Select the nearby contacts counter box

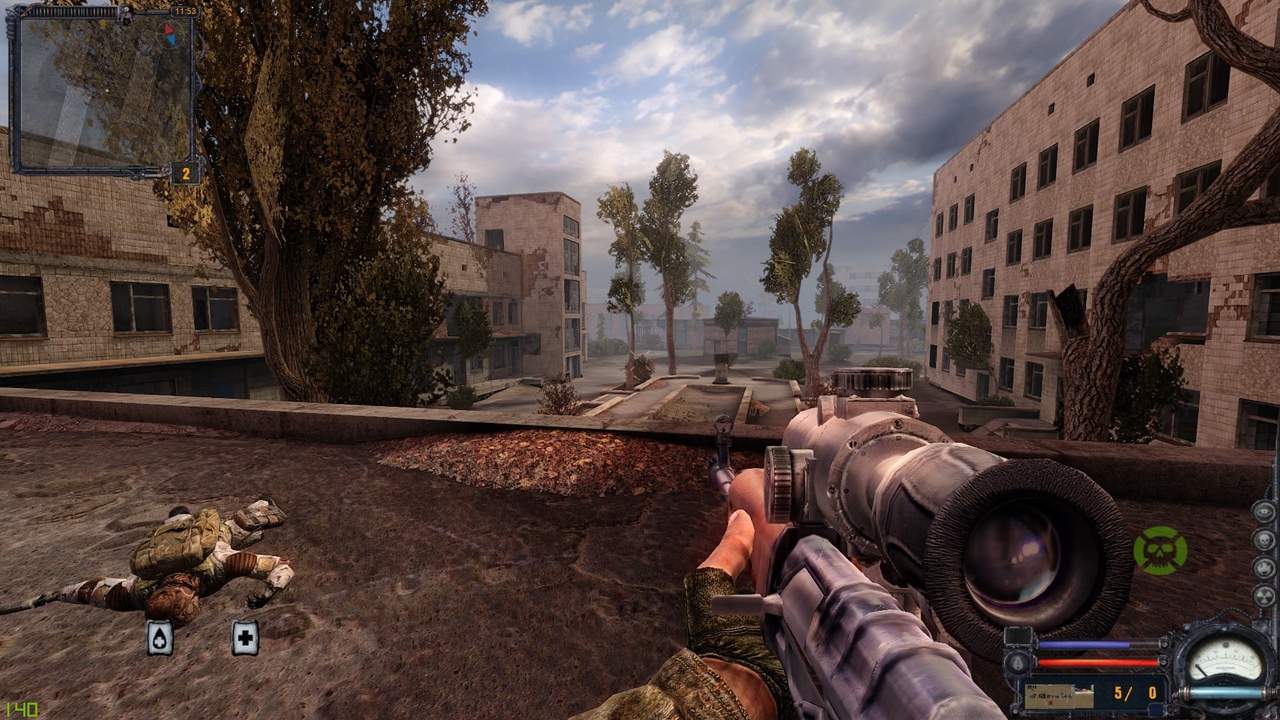coord(186,173)
